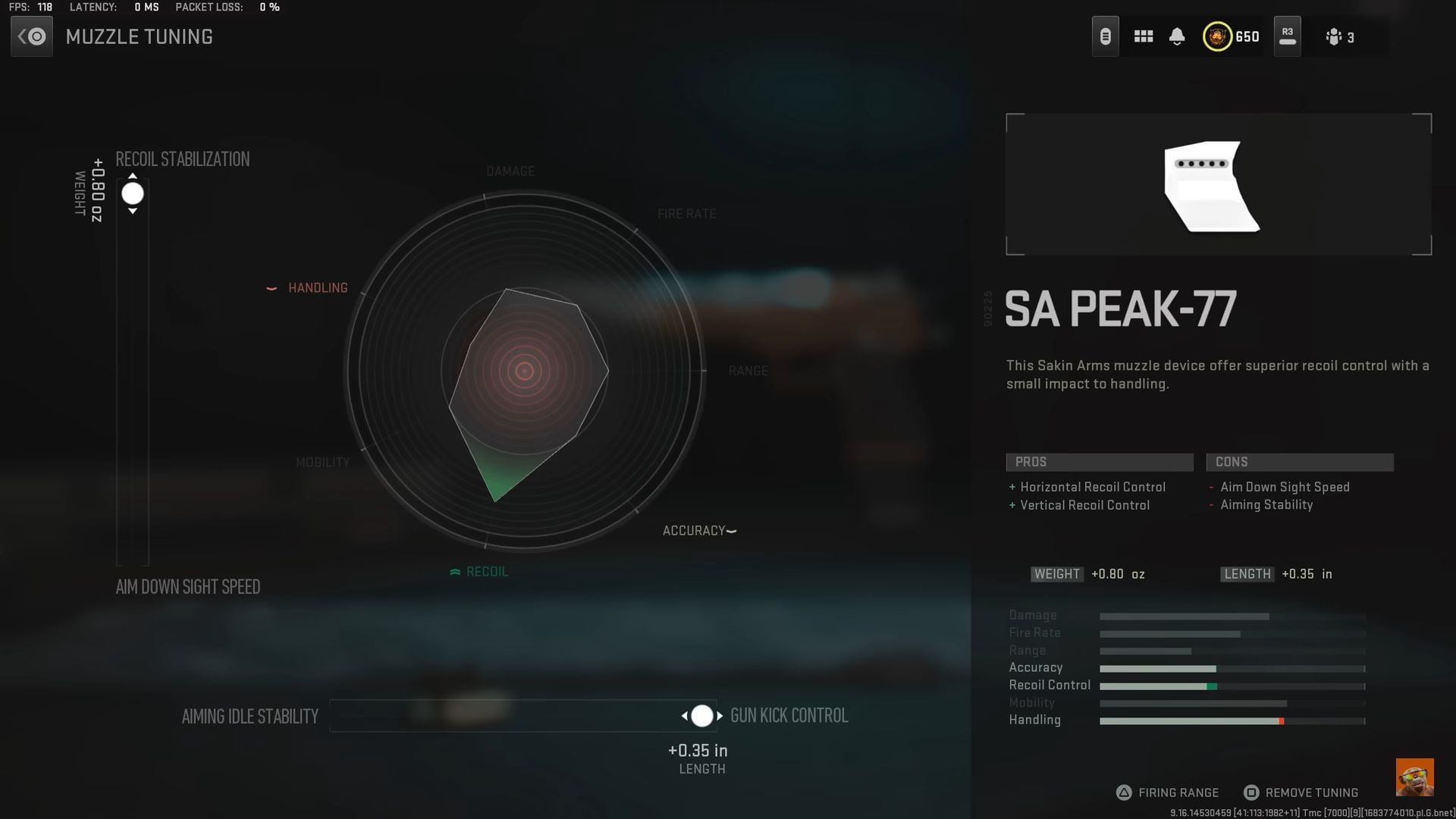This screenshot has width=1456, height=819.
Task: Select the grid menu icon near the top right
Action: (1144, 36)
